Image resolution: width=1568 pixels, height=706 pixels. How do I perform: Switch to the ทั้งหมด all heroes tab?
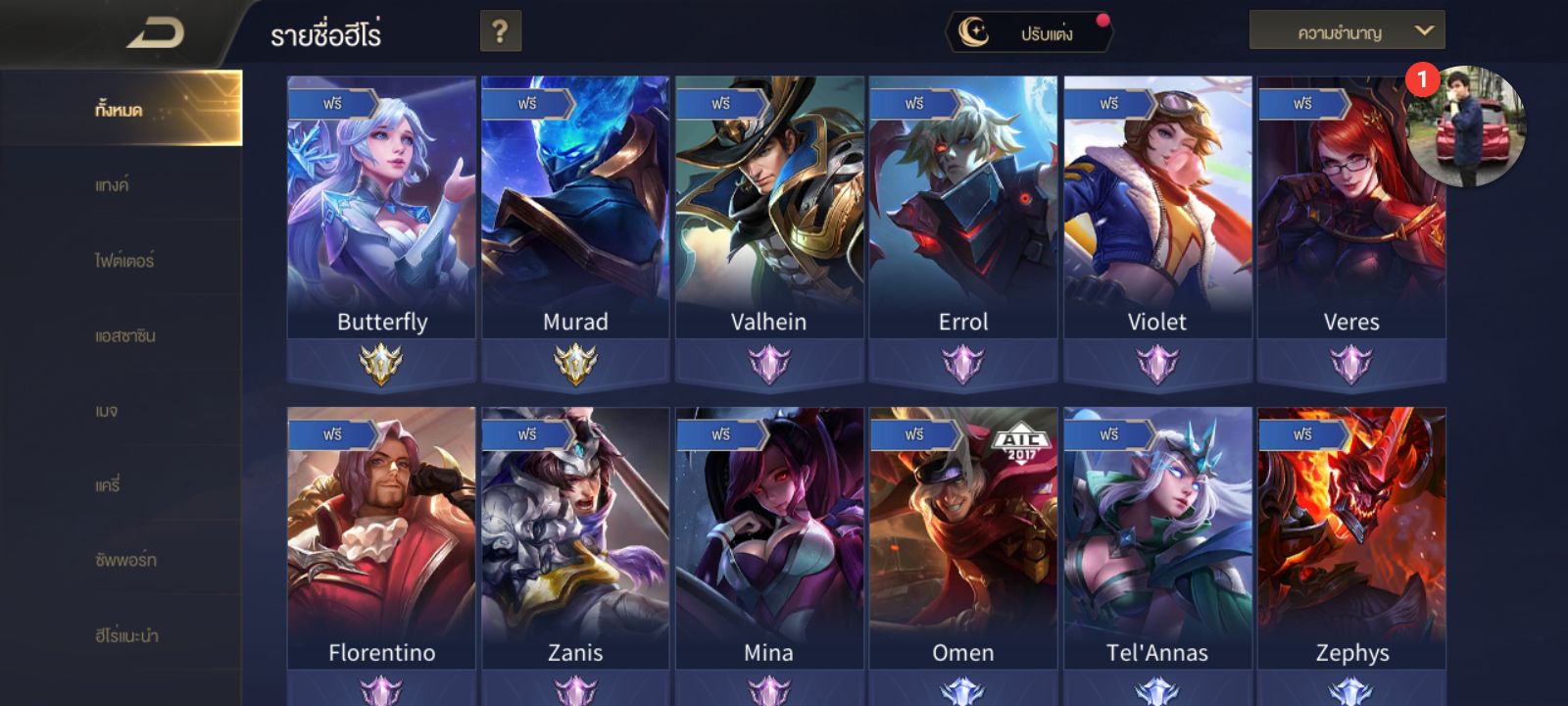tap(120, 110)
